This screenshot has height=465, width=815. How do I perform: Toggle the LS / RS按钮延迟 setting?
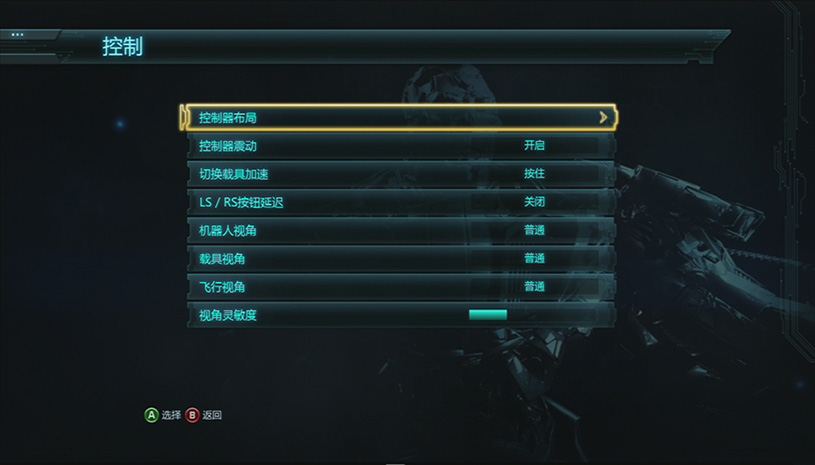click(400, 202)
